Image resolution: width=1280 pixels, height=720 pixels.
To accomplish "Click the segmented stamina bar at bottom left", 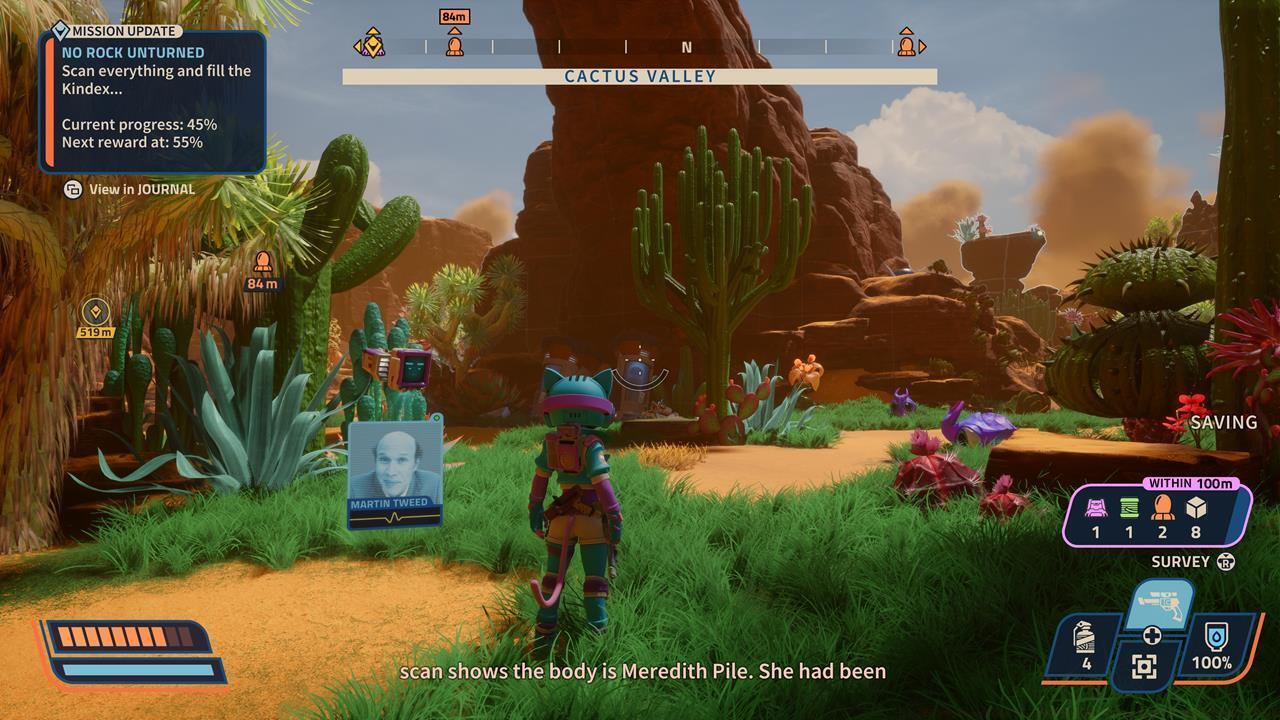I will point(125,635).
